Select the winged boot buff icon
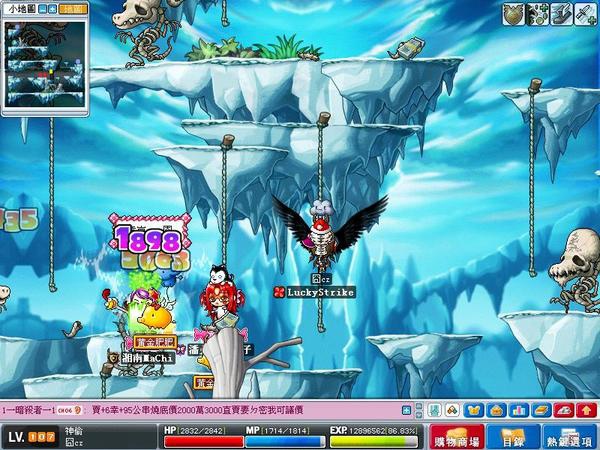 (560, 13)
